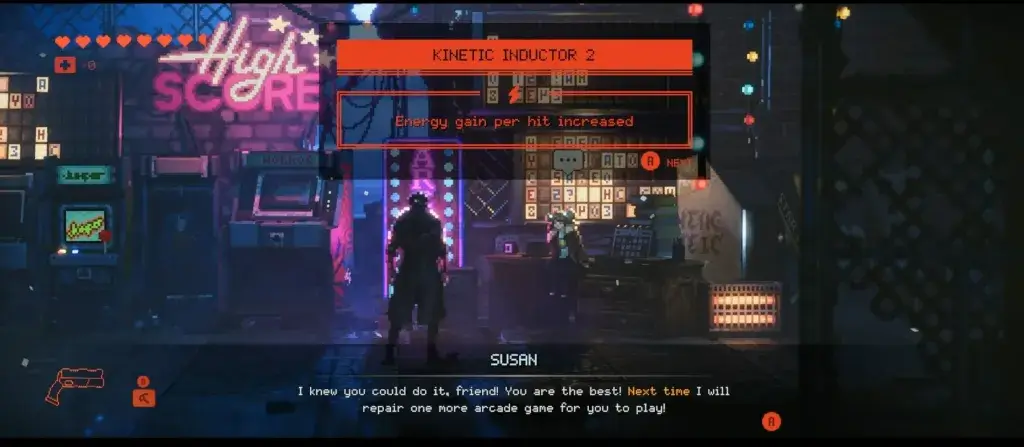The width and height of the screenshot is (1024, 447).
Task: Click the lightning bolt energy icon
Action: (x=515, y=94)
